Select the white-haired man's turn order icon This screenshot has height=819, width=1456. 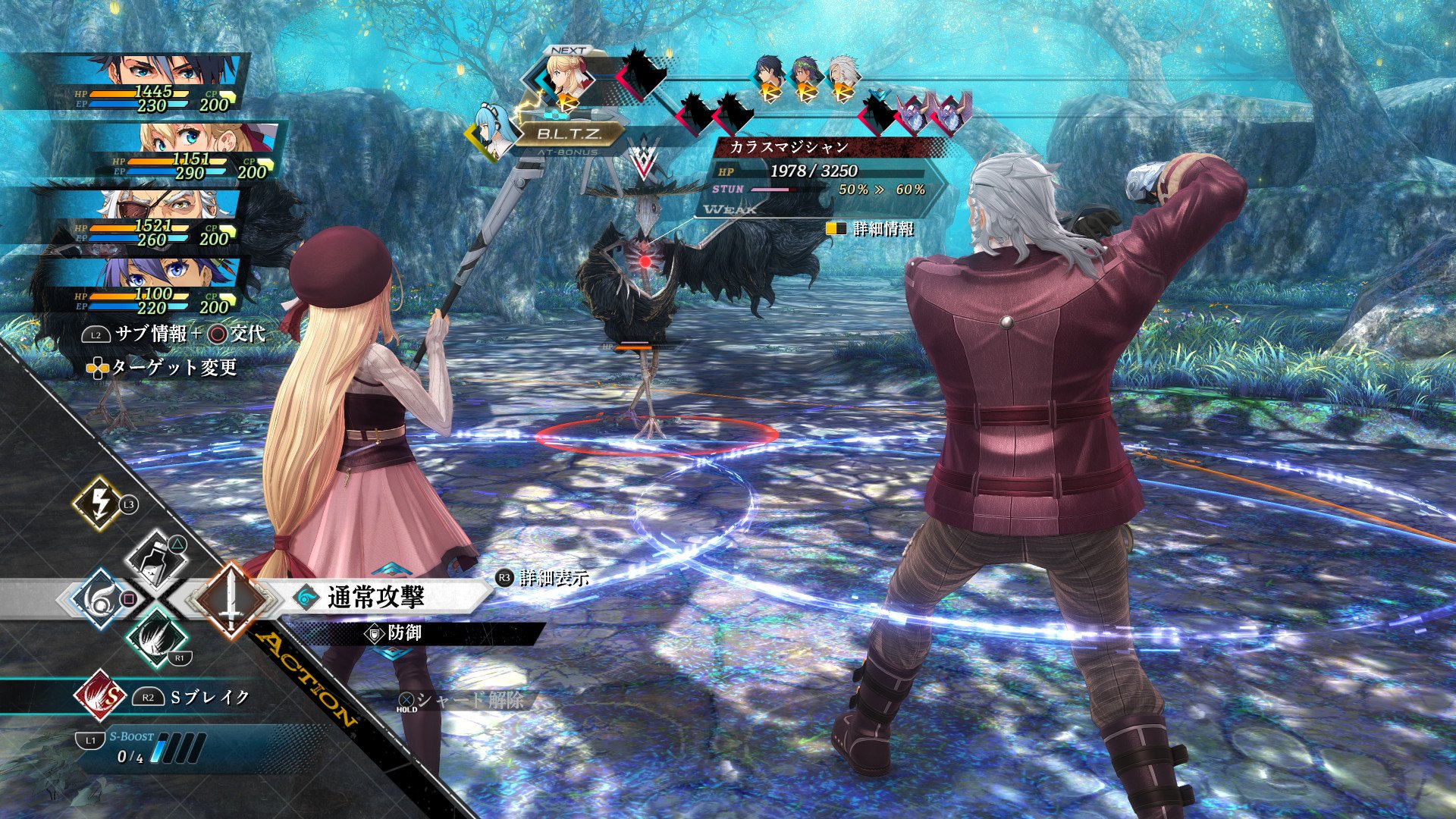(840, 80)
